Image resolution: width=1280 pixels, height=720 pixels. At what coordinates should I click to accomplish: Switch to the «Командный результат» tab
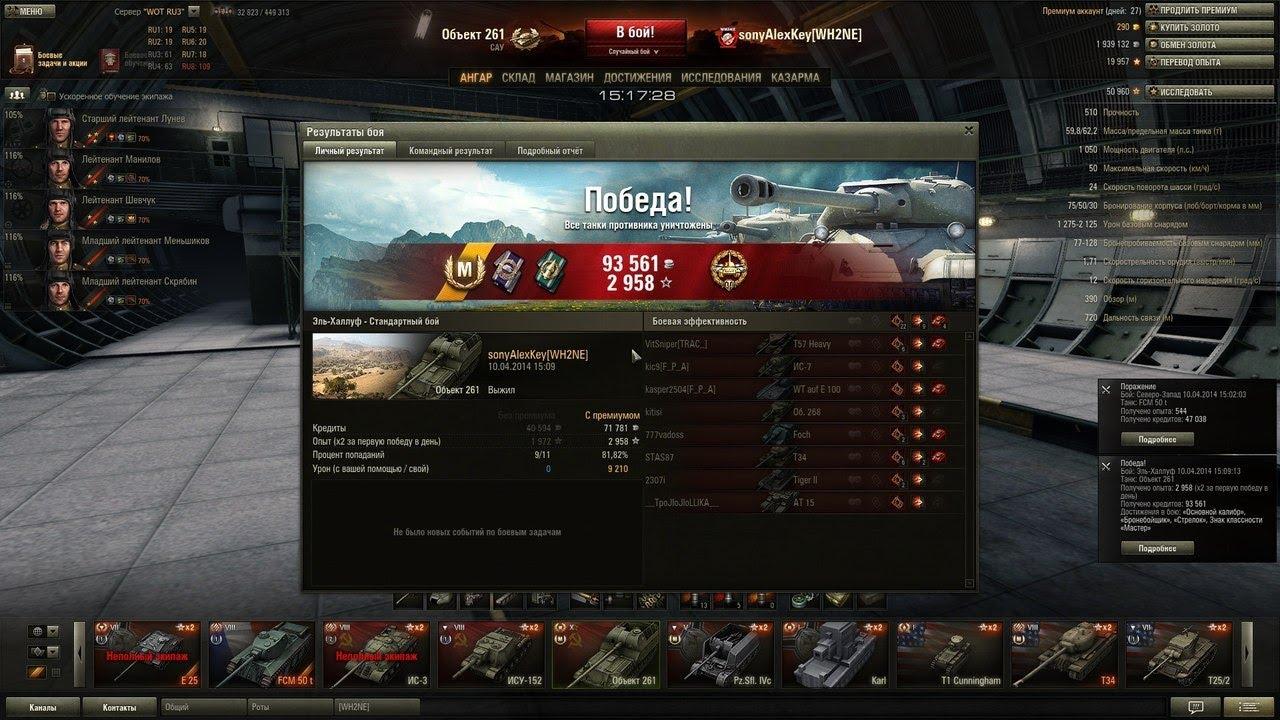click(450, 150)
